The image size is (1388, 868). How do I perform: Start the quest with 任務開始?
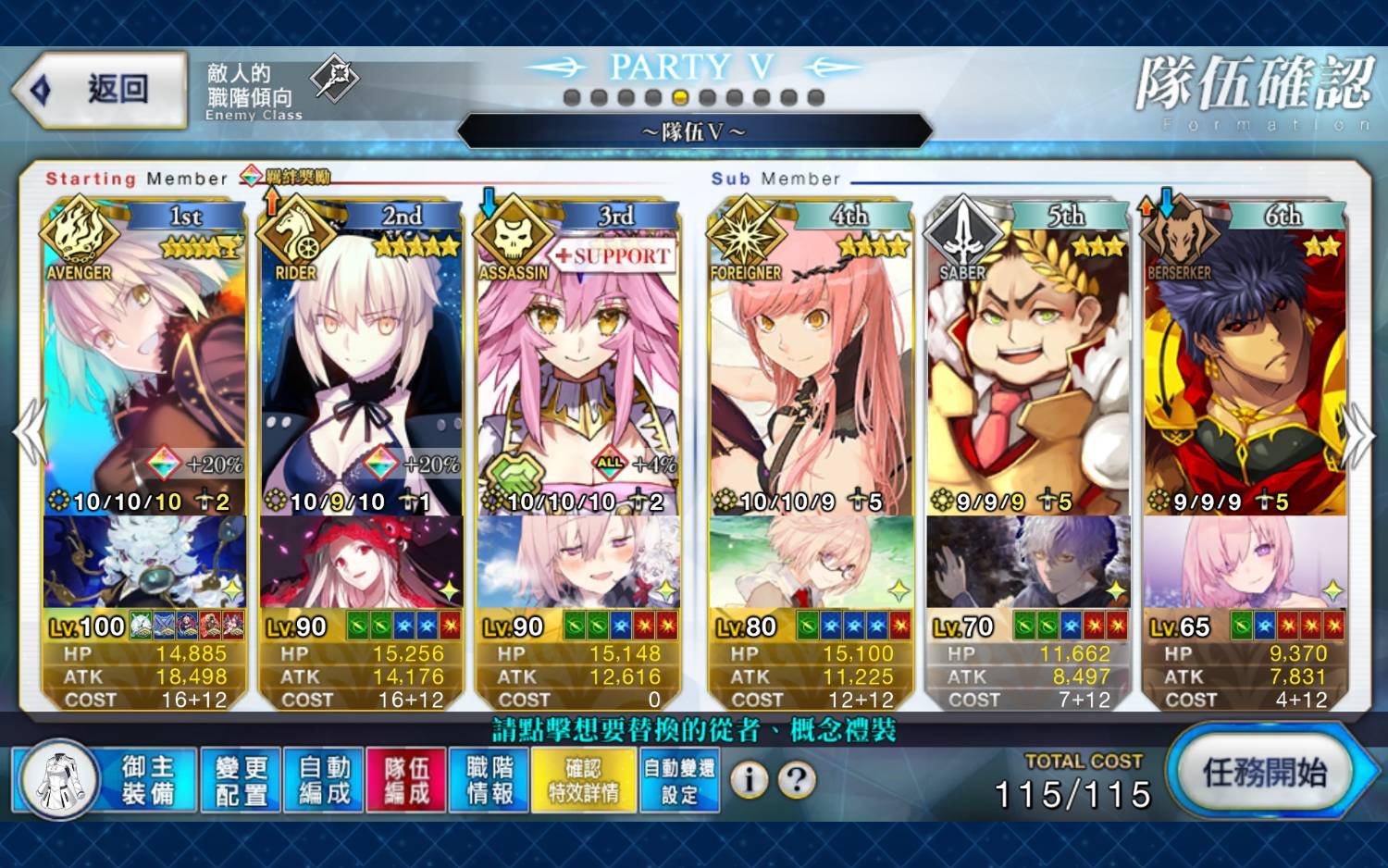click(x=1264, y=773)
